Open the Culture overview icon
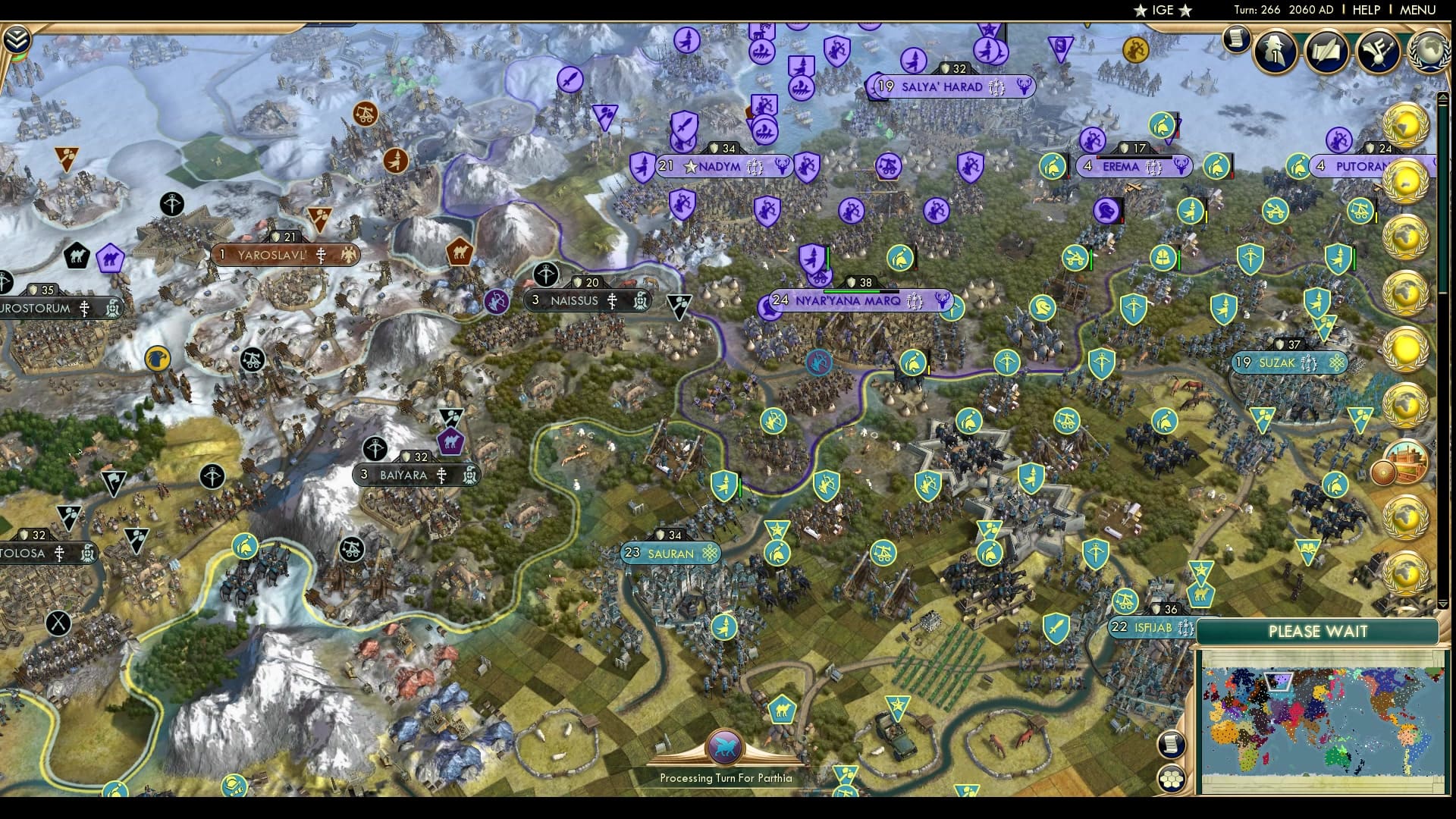Viewport: 1456px width, 819px height. (x=1380, y=50)
